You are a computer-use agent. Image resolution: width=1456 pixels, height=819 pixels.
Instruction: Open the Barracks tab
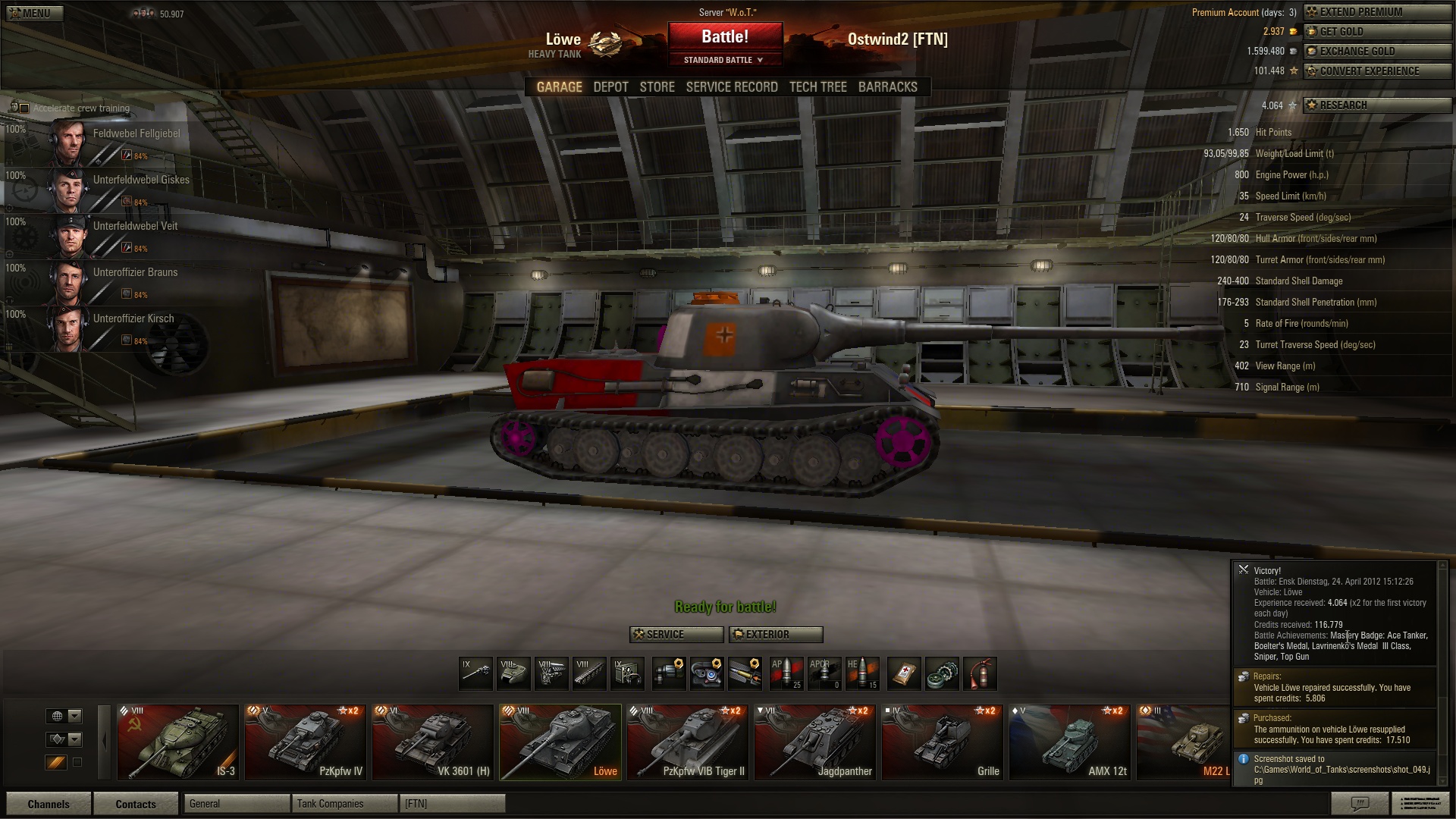(887, 87)
